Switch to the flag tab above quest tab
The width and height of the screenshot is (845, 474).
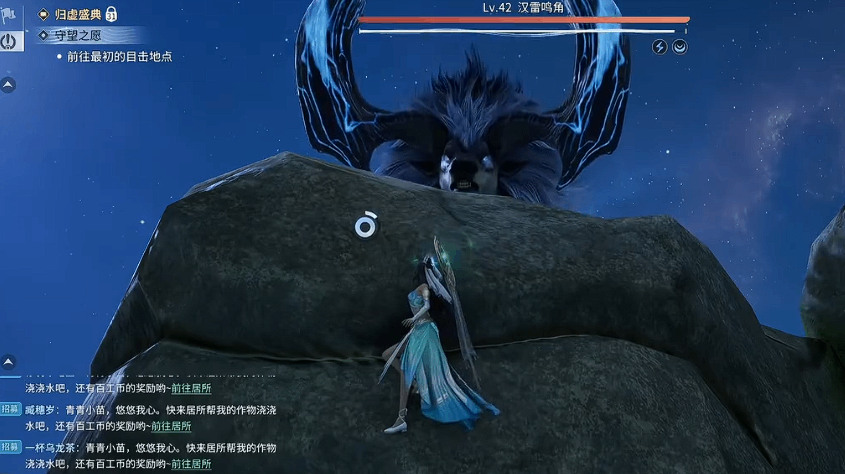(x=10, y=14)
